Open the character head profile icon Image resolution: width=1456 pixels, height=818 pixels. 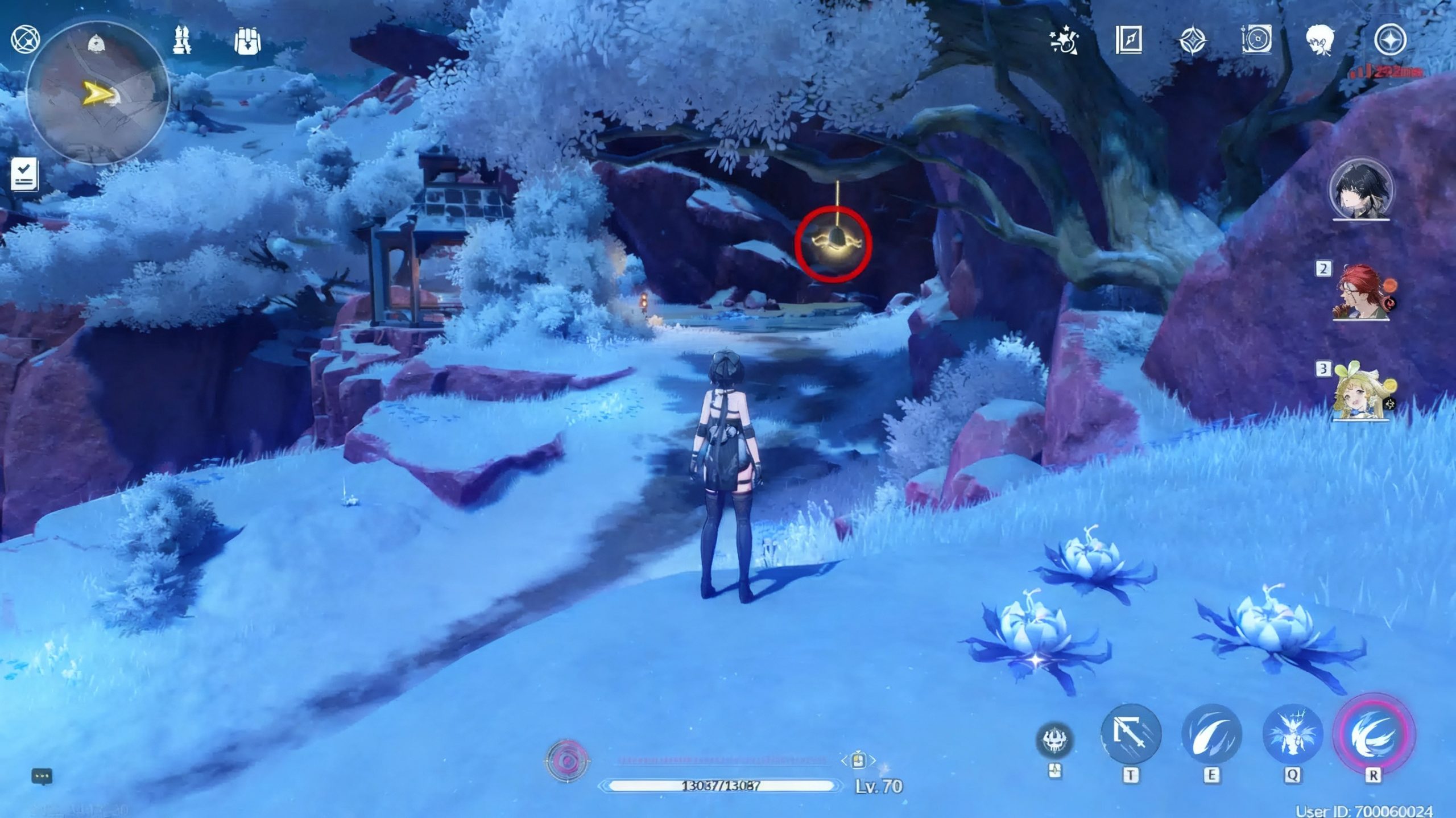click(1320, 40)
